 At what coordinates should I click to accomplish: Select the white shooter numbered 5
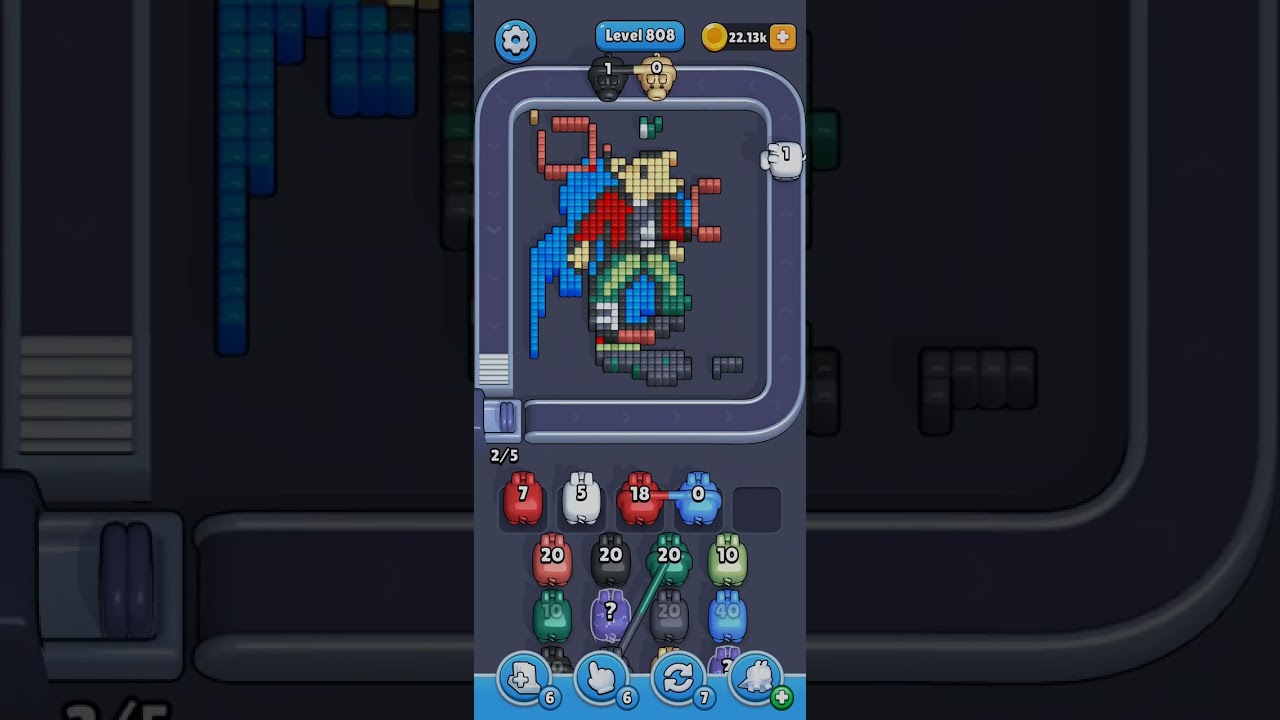pyautogui.click(x=581, y=498)
